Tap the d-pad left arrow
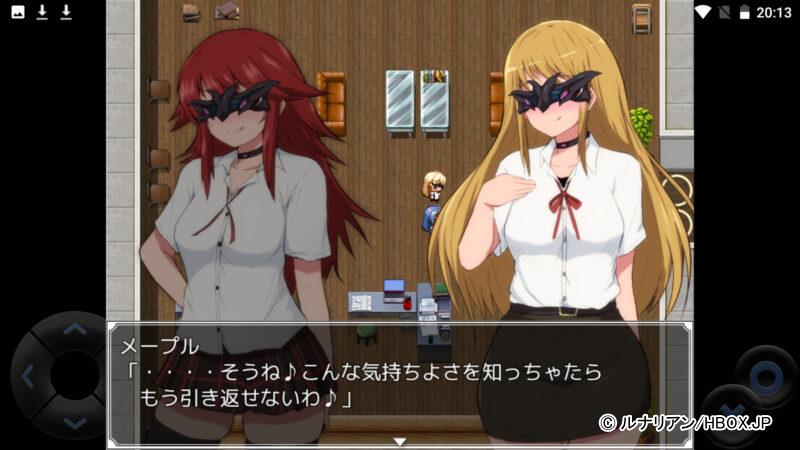Screen dimensions: 800x450 pyautogui.click(x=27, y=377)
